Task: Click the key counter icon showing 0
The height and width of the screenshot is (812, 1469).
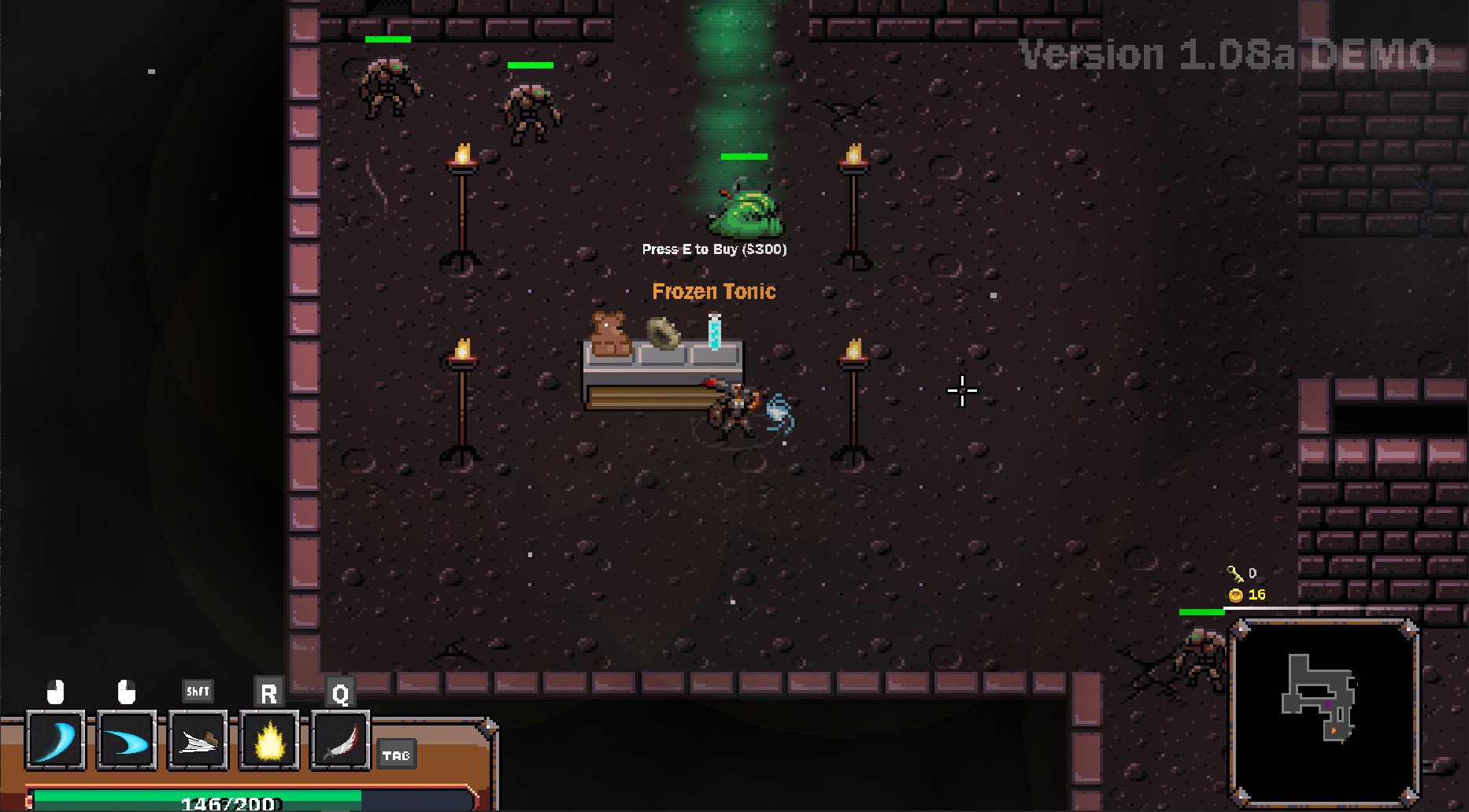Action: pos(1237,573)
